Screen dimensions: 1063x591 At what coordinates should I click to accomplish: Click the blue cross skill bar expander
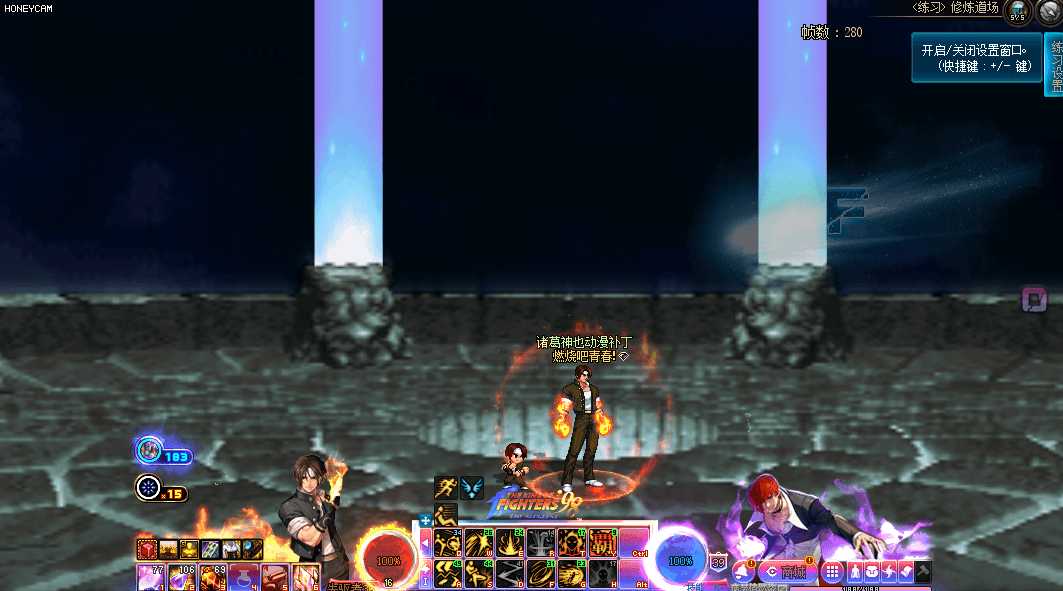pyautogui.click(x=425, y=520)
